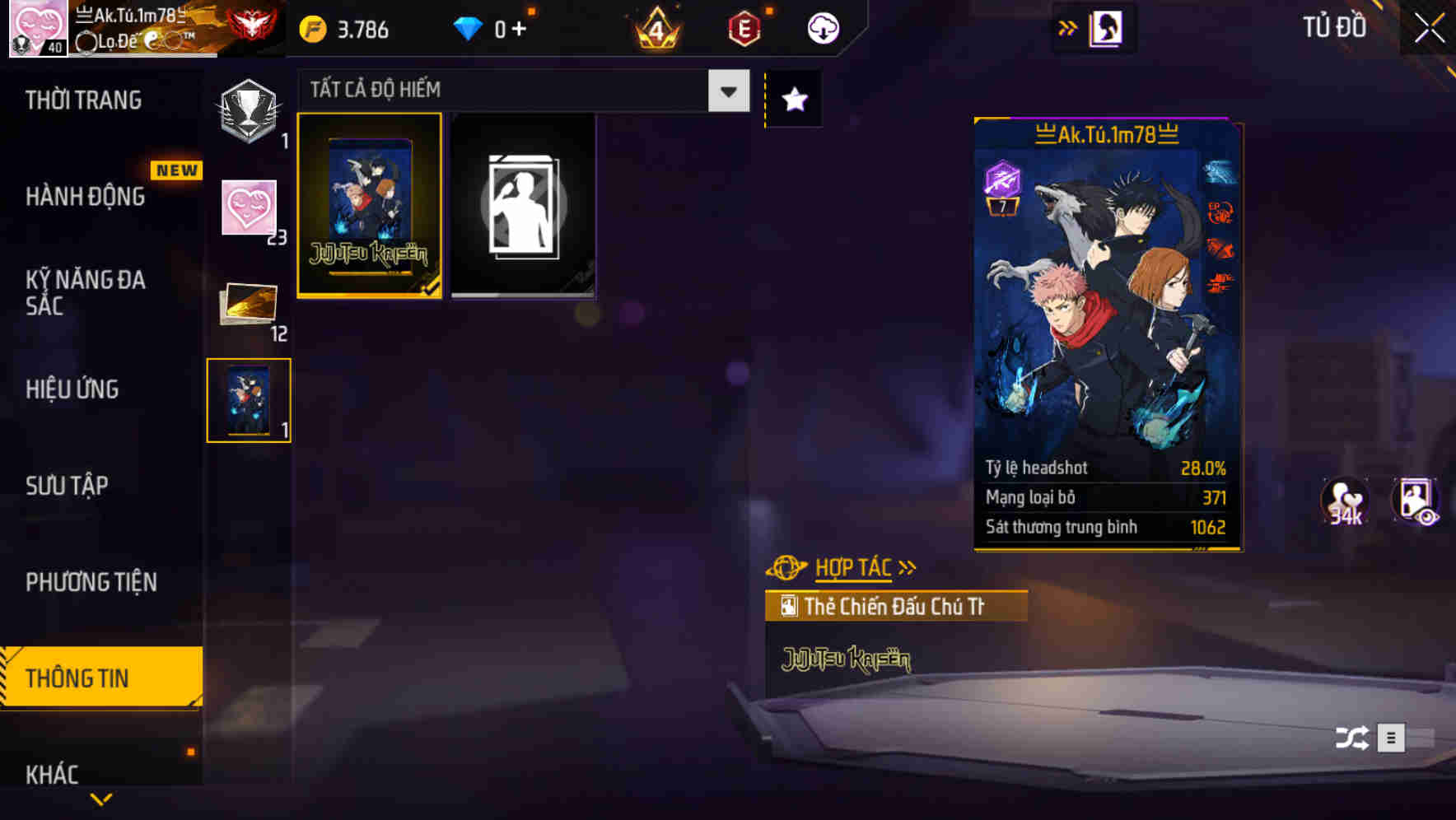Open the card preview eye icon
The image size is (1456, 820).
[x=1415, y=502]
